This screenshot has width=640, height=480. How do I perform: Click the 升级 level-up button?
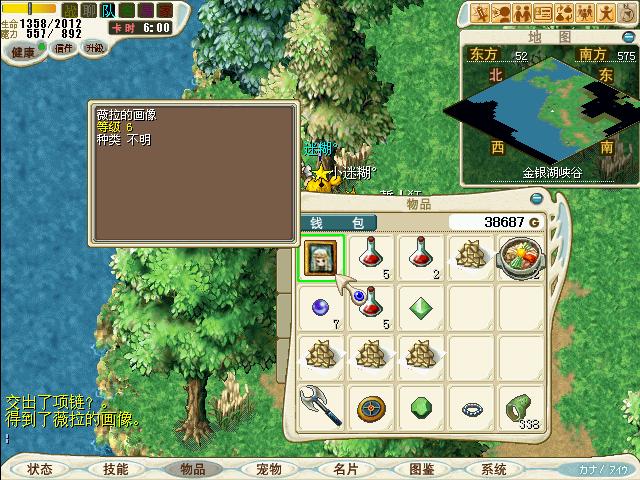tap(95, 48)
